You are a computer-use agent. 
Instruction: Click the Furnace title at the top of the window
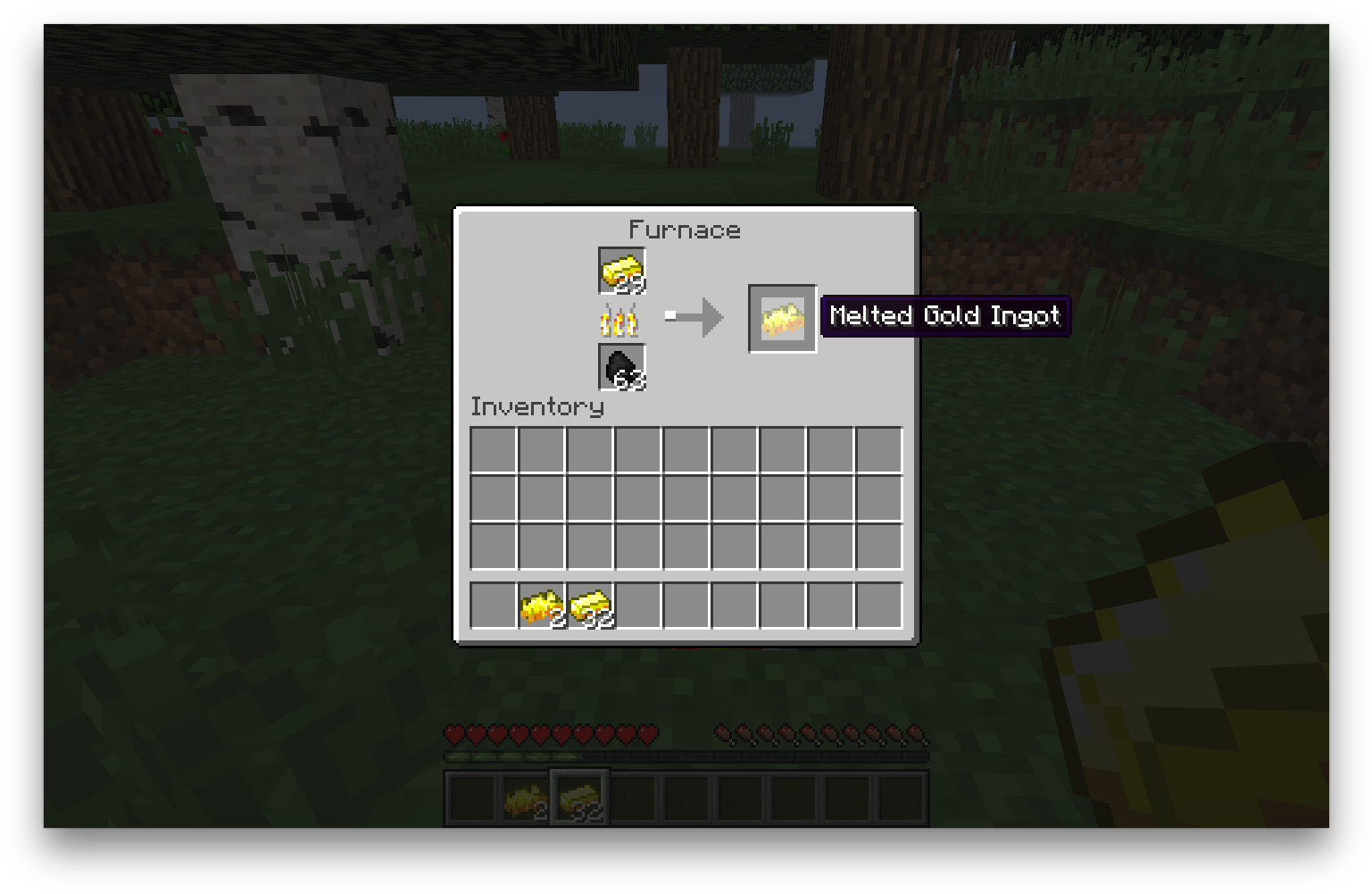684,230
